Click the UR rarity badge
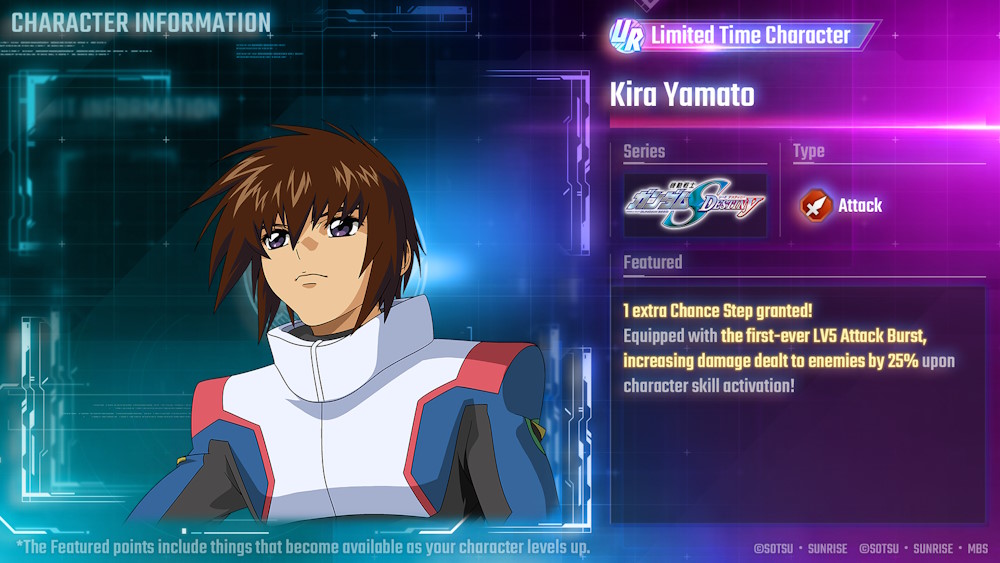This screenshot has height=563, width=1000. (627, 35)
